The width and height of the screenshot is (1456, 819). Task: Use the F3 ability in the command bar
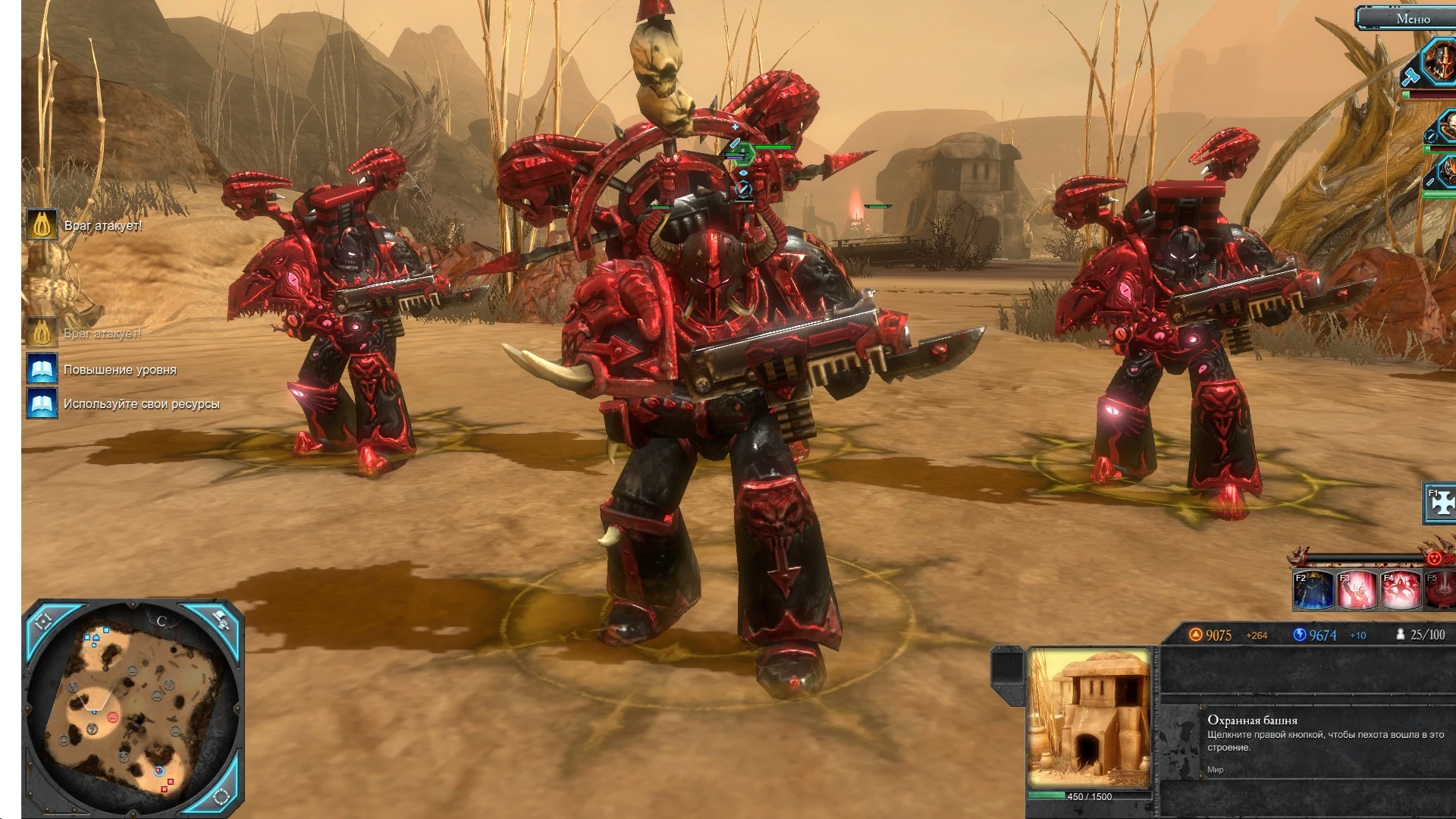(x=1357, y=589)
